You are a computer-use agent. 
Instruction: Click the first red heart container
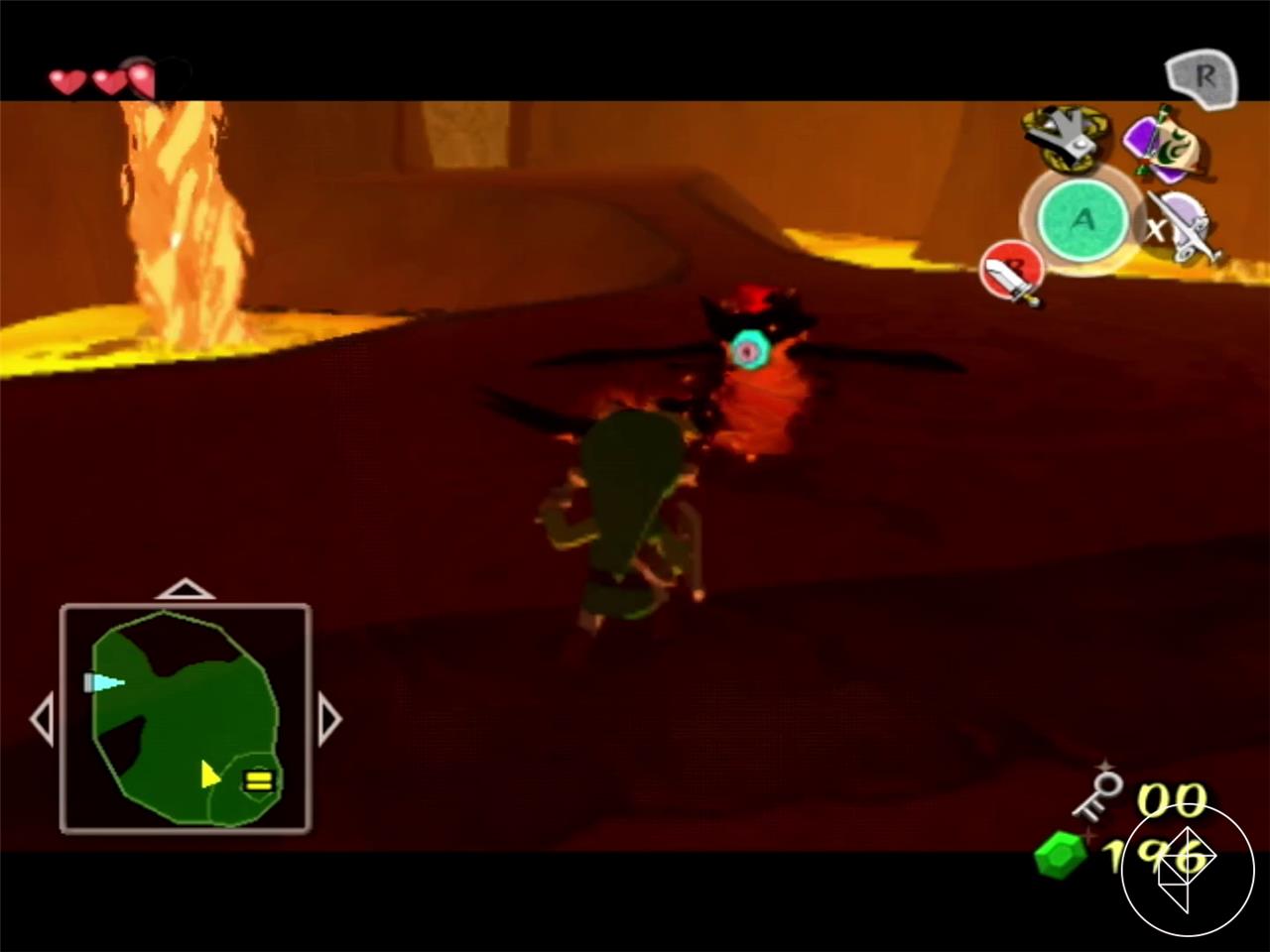tap(65, 81)
